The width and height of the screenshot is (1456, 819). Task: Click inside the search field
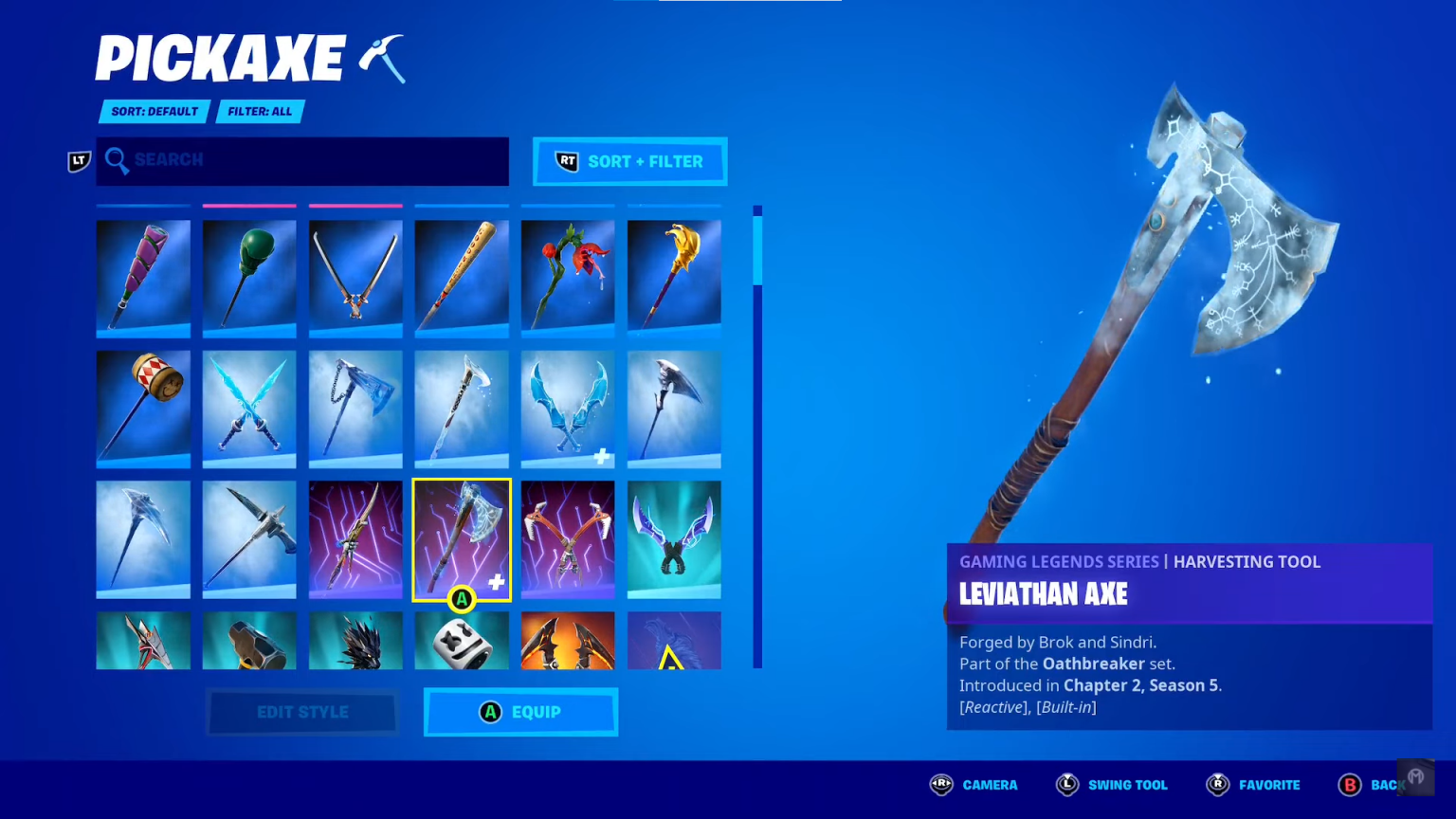click(x=303, y=161)
